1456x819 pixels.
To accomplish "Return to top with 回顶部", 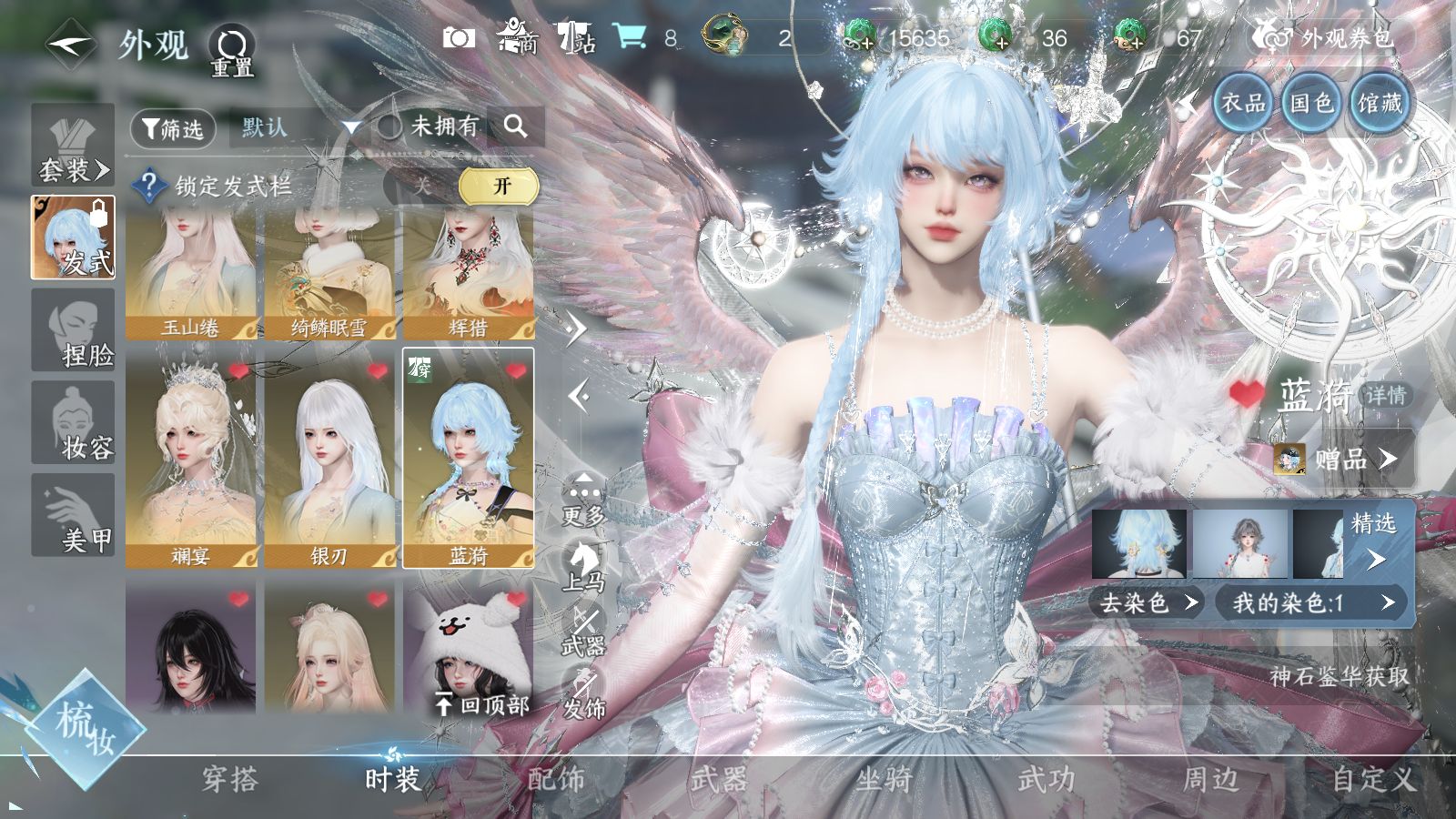I will (x=482, y=703).
